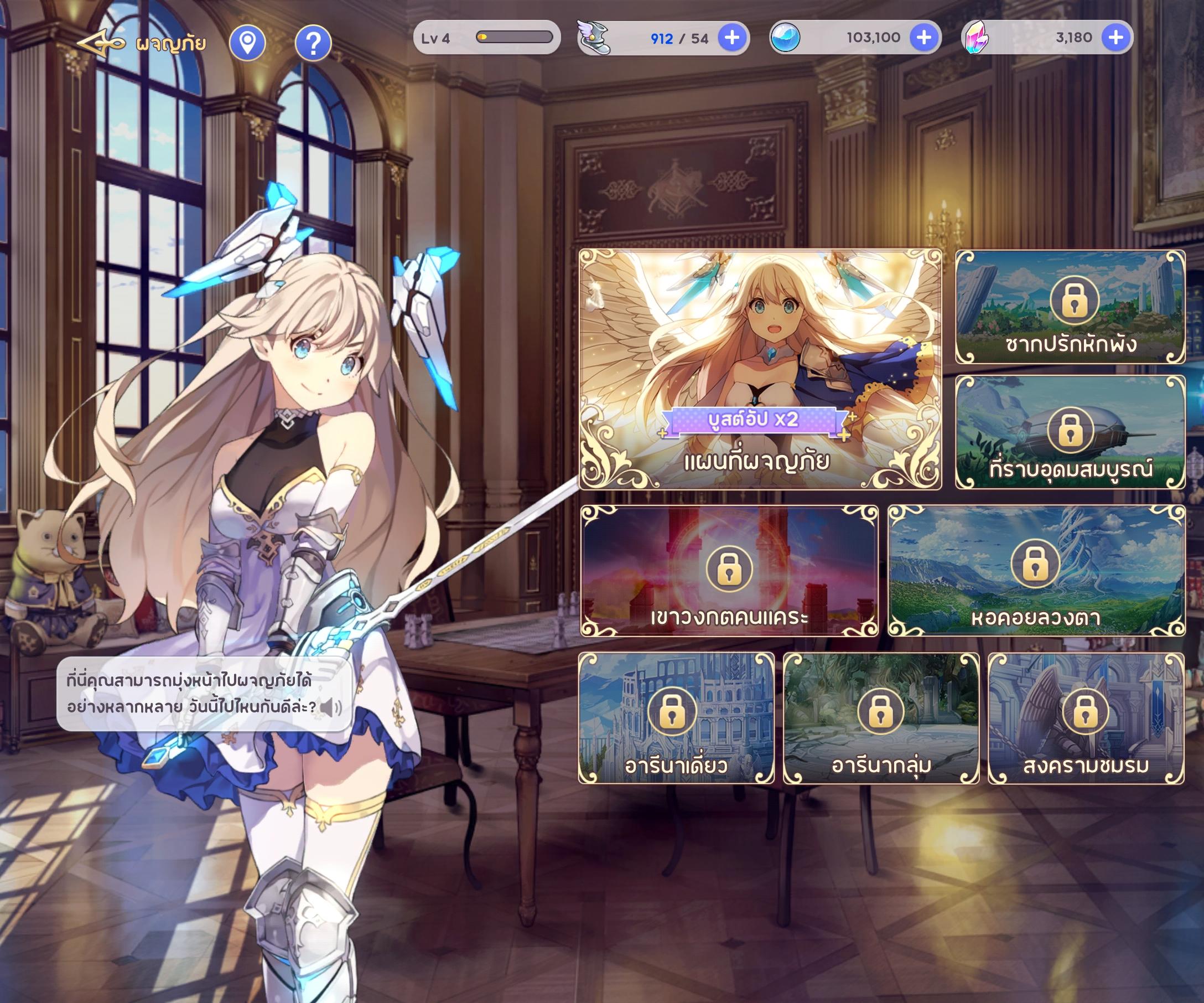Image resolution: width=1204 pixels, height=1003 pixels.
Task: Go back using the ผจญภัย arrow
Action: [102, 44]
